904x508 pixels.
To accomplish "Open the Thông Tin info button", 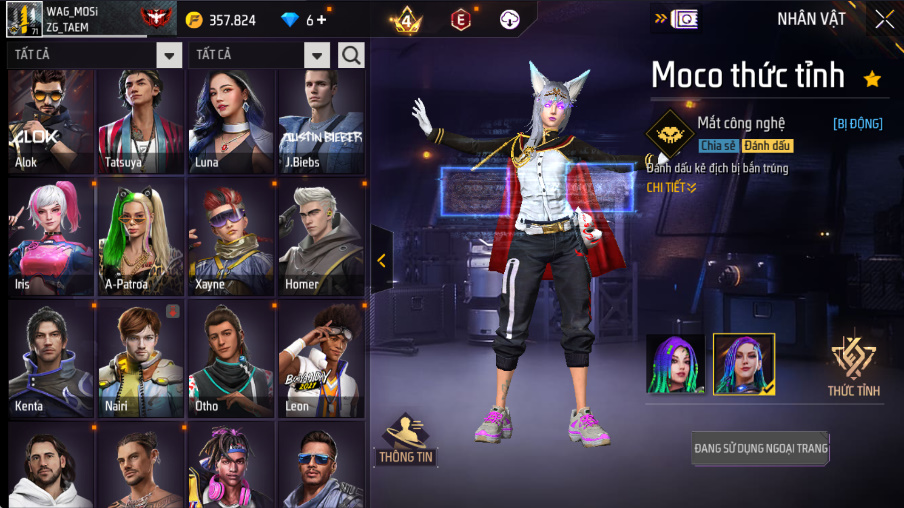I will click(x=405, y=441).
